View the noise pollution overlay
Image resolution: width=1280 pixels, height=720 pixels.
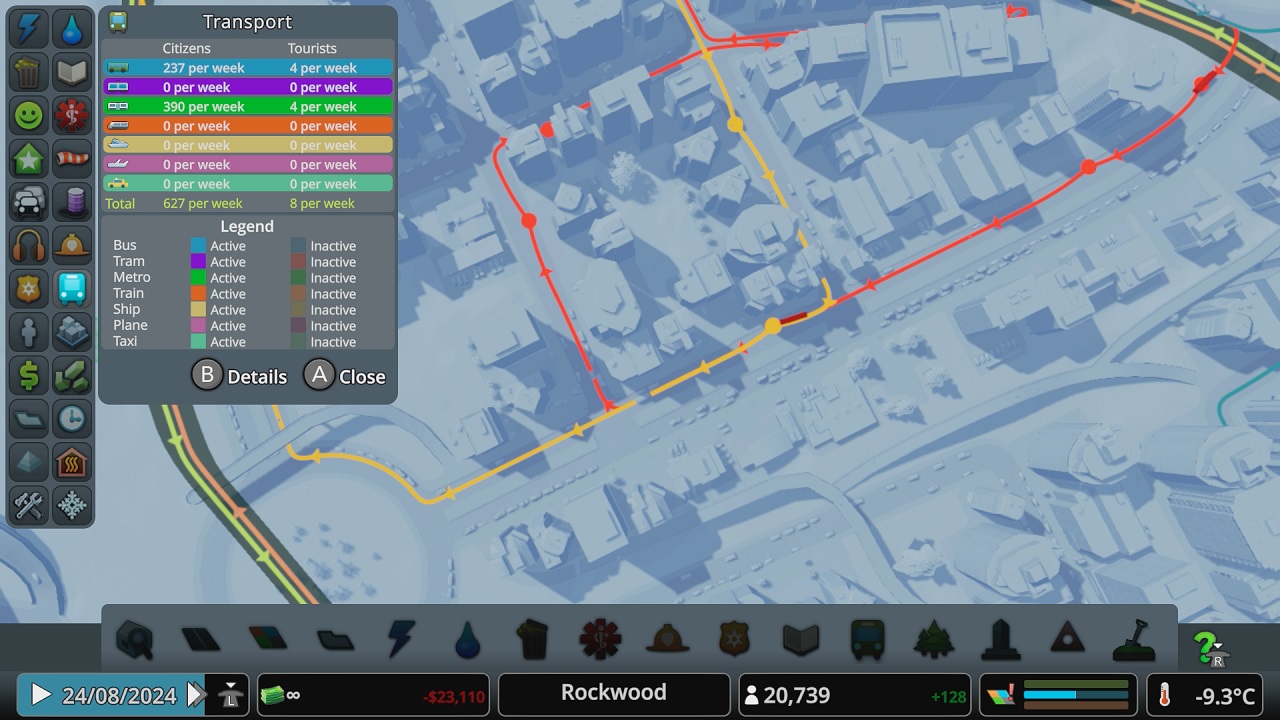pos(28,245)
